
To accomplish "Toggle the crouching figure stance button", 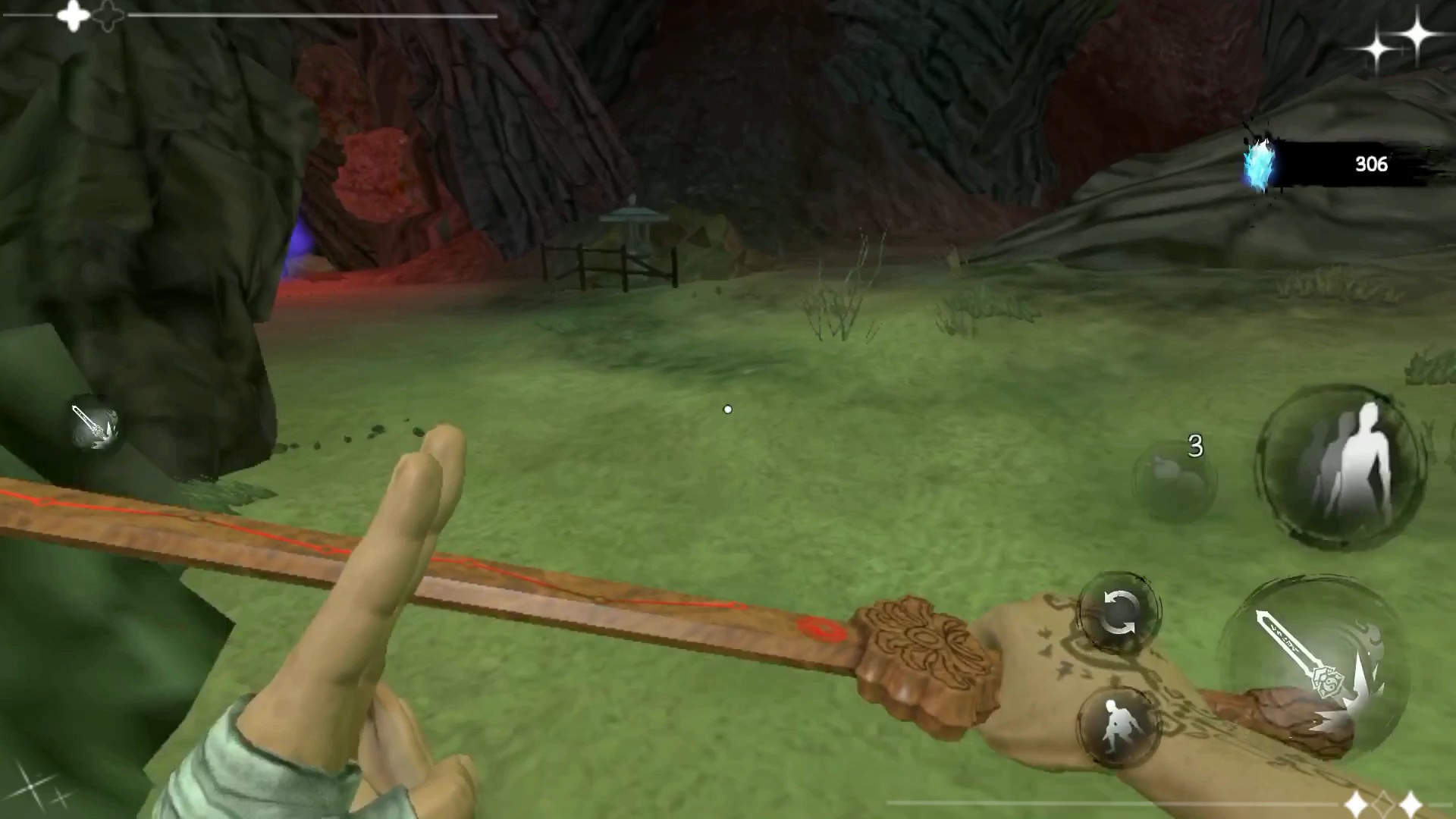I will pyautogui.click(x=1116, y=726).
